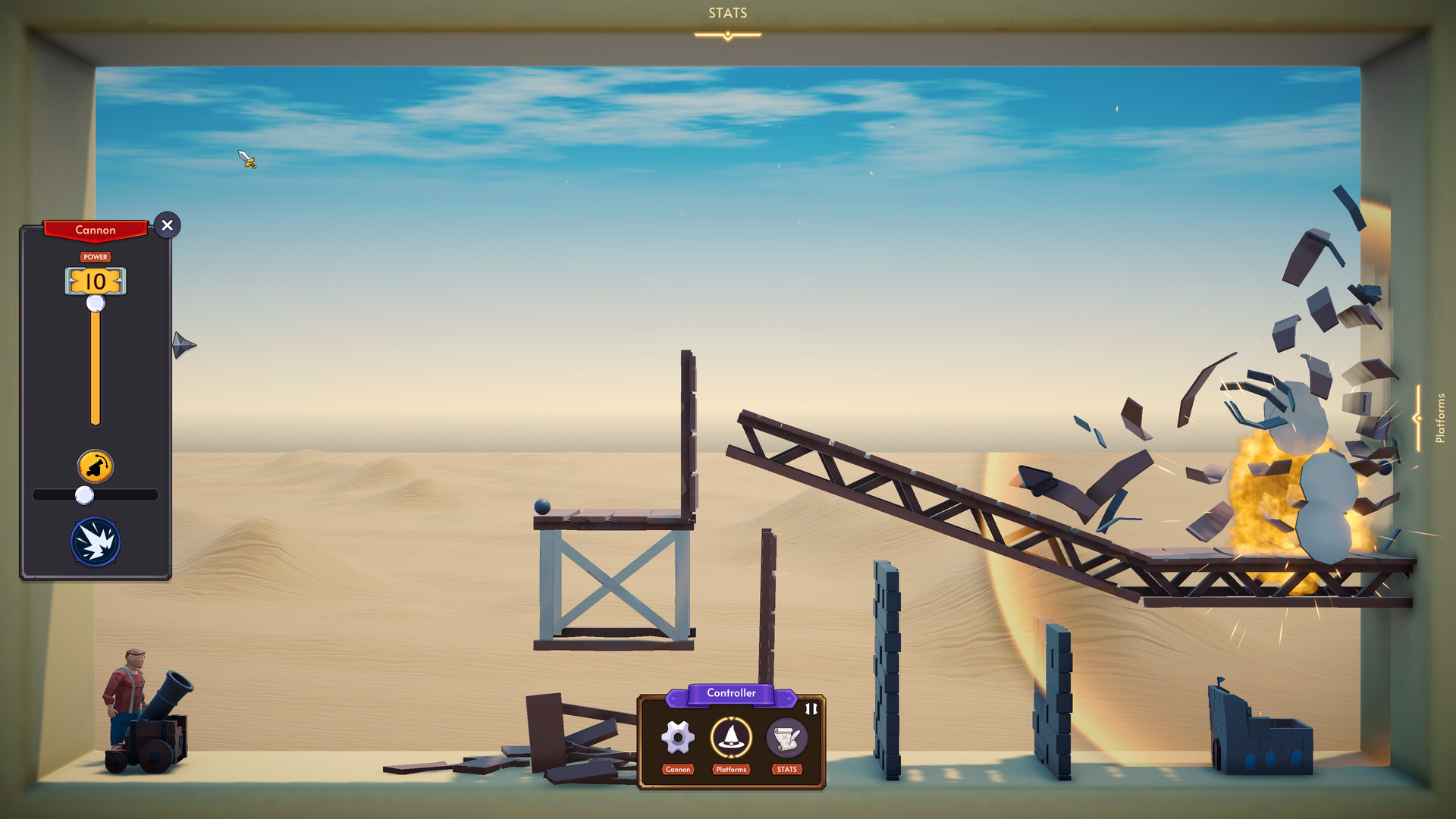This screenshot has width=1456, height=819.
Task: Click the angle slider handle below the rotation icon
Action: [84, 494]
